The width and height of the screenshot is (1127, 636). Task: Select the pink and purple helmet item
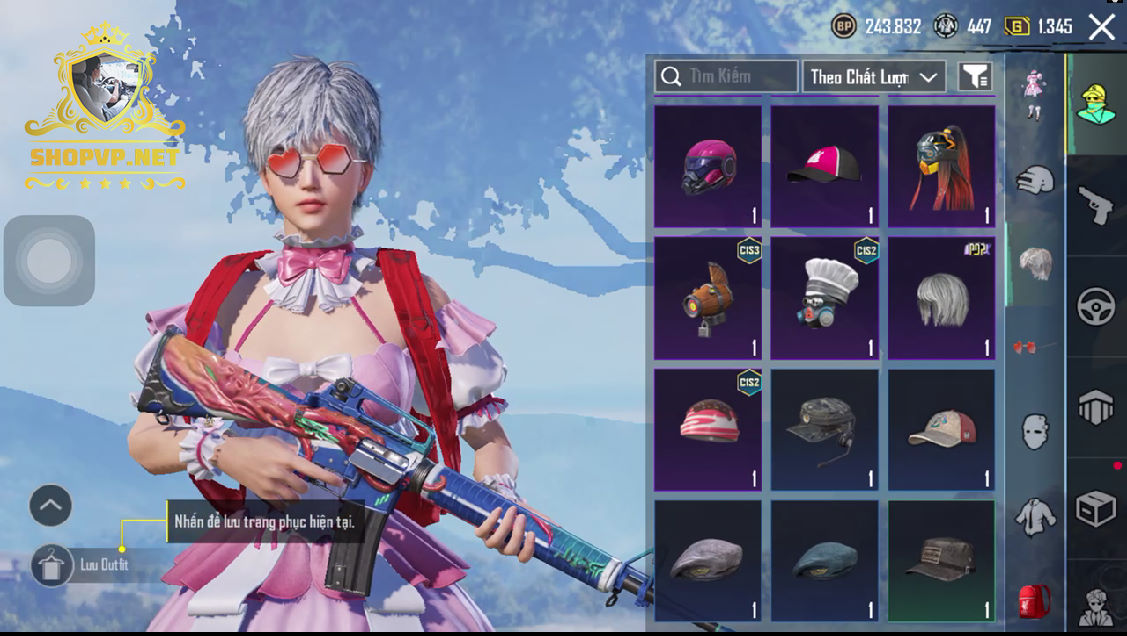click(708, 166)
